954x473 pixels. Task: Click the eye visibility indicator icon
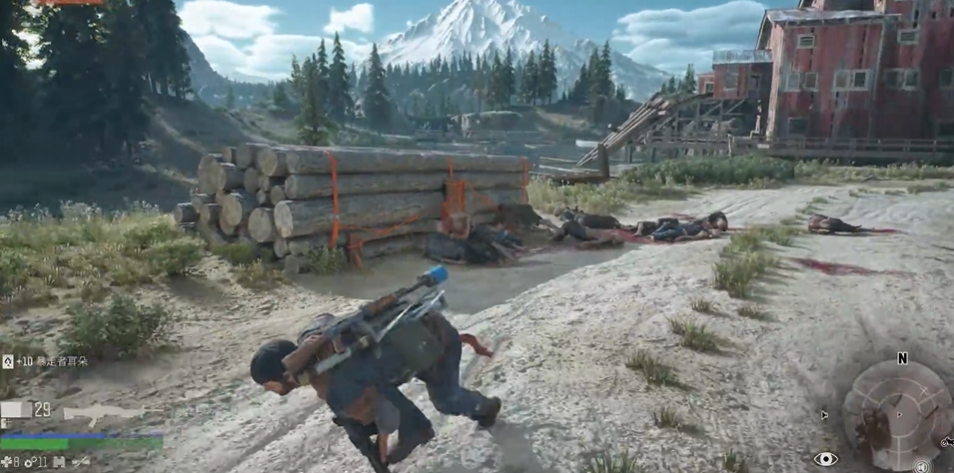(825, 459)
